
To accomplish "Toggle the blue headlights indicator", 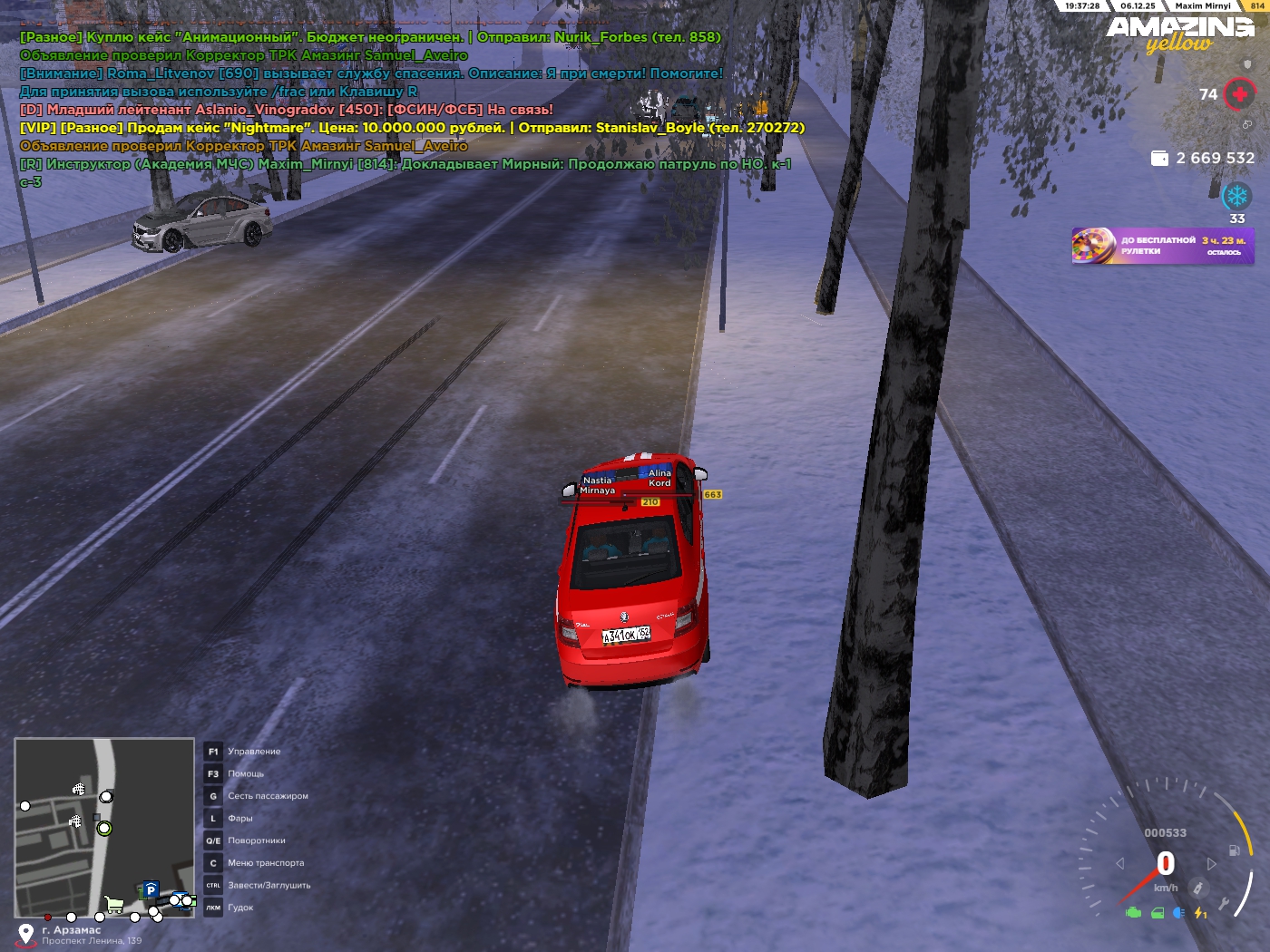I will point(1178,913).
